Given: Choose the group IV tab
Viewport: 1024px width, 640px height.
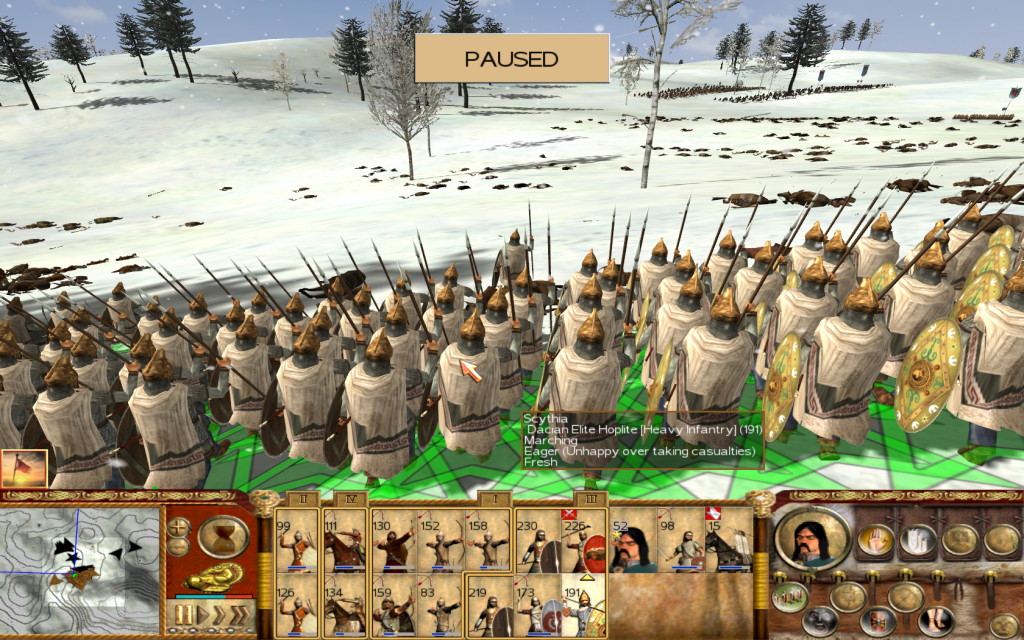Looking at the screenshot, I should click(x=348, y=498).
